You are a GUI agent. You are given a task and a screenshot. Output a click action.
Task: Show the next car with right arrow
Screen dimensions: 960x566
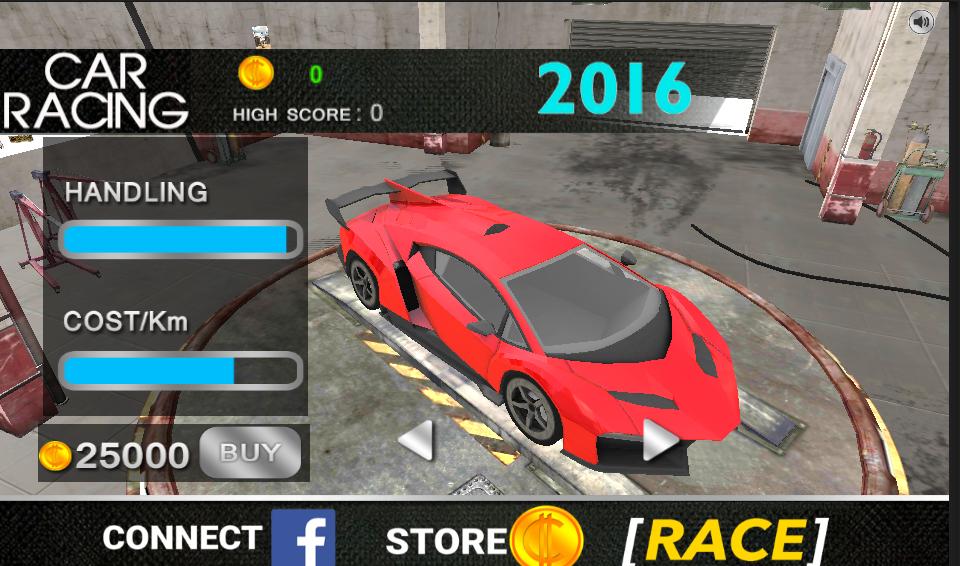click(x=659, y=440)
